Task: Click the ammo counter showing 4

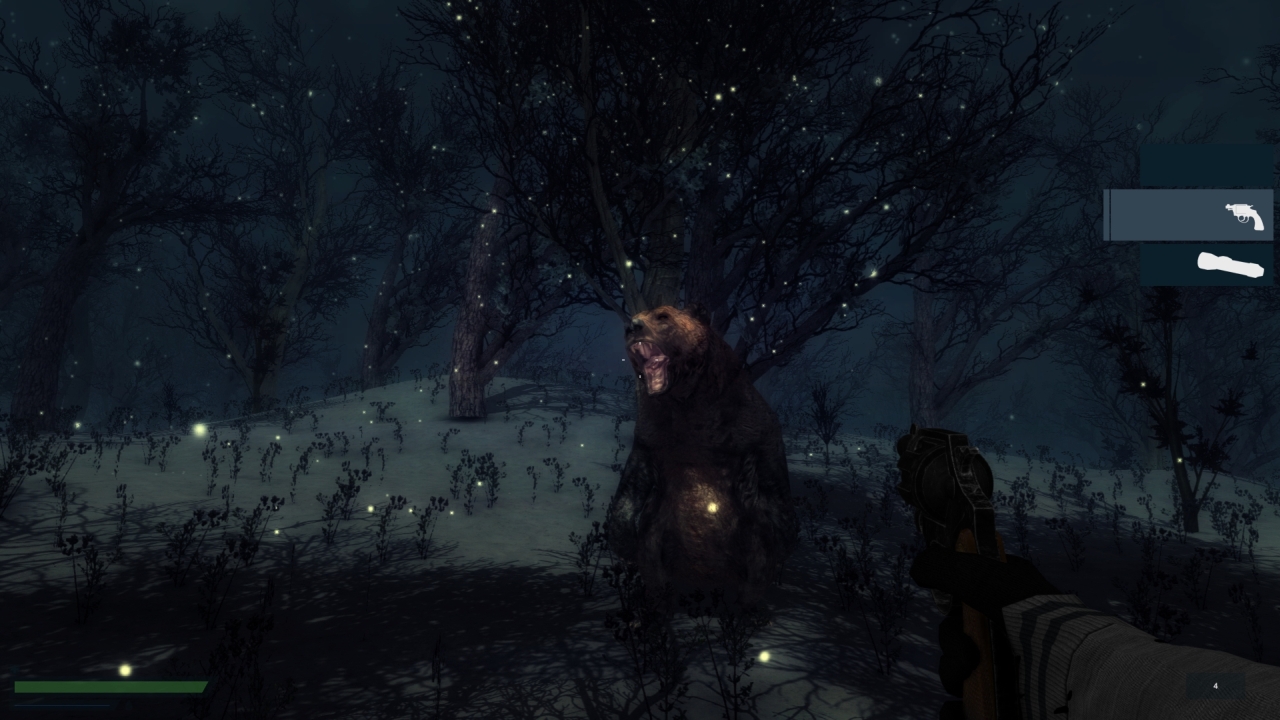Action: coord(1215,684)
